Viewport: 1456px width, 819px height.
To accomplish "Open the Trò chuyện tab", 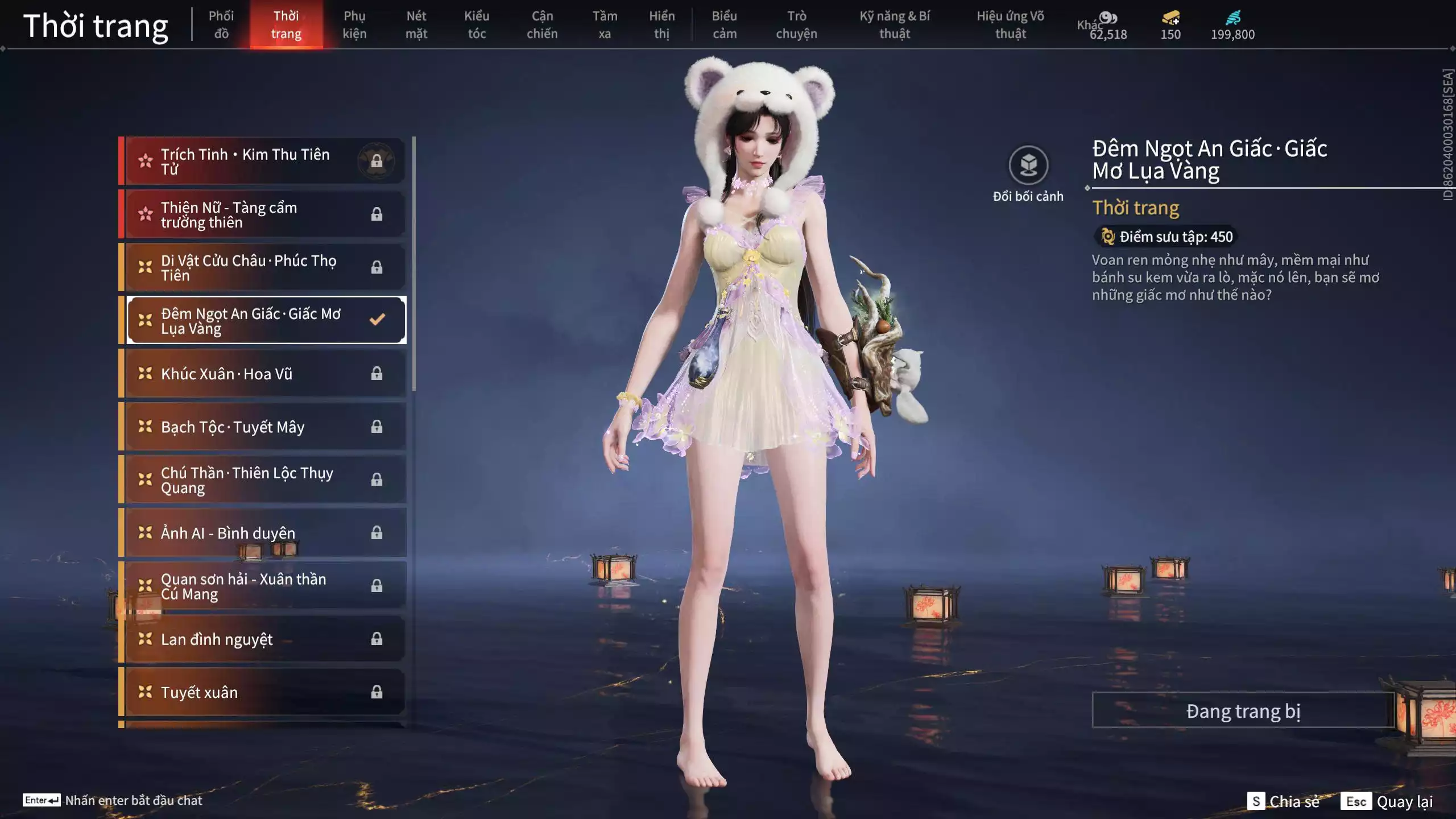I will [796, 24].
